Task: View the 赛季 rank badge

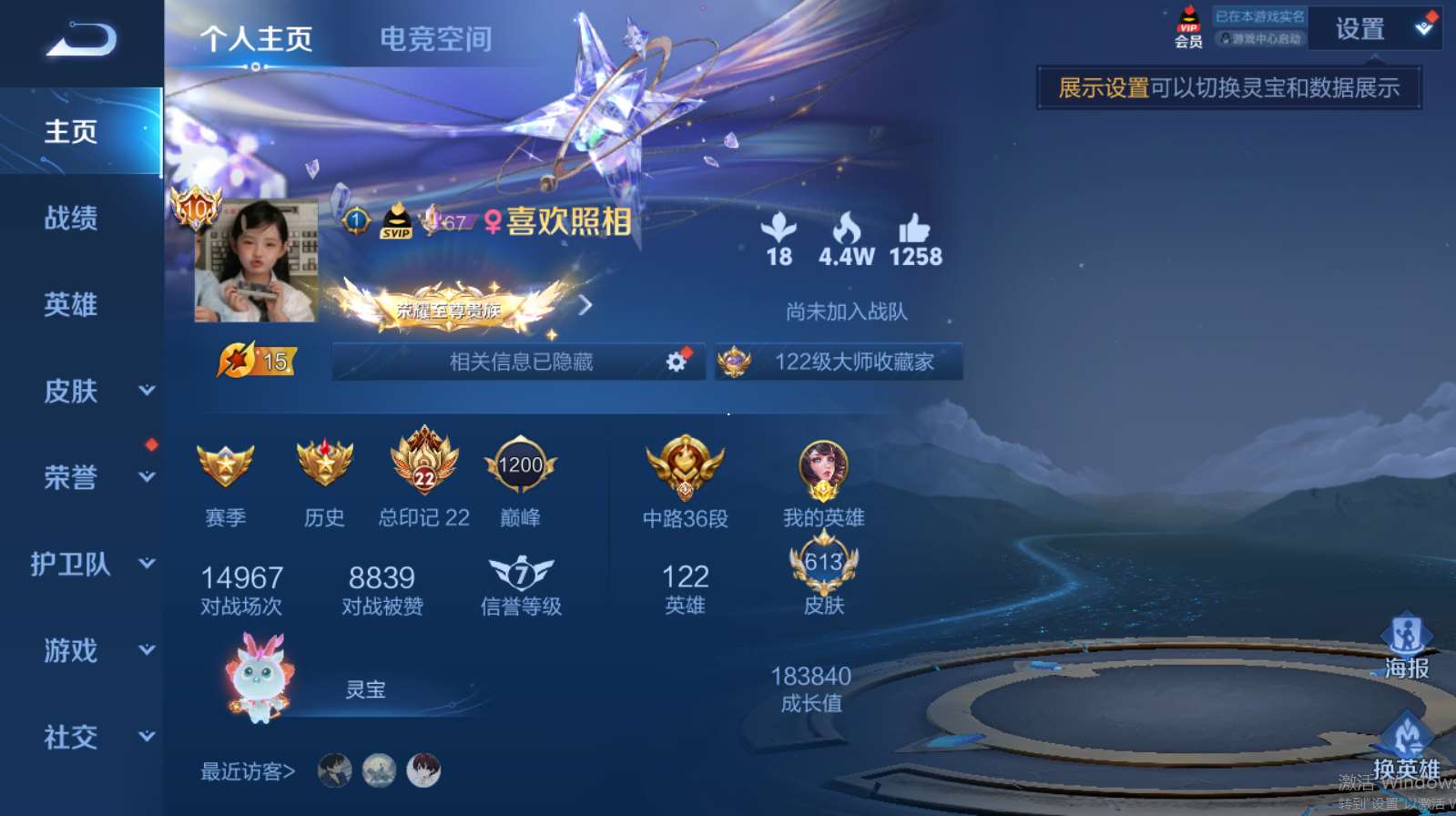Action: tap(225, 465)
